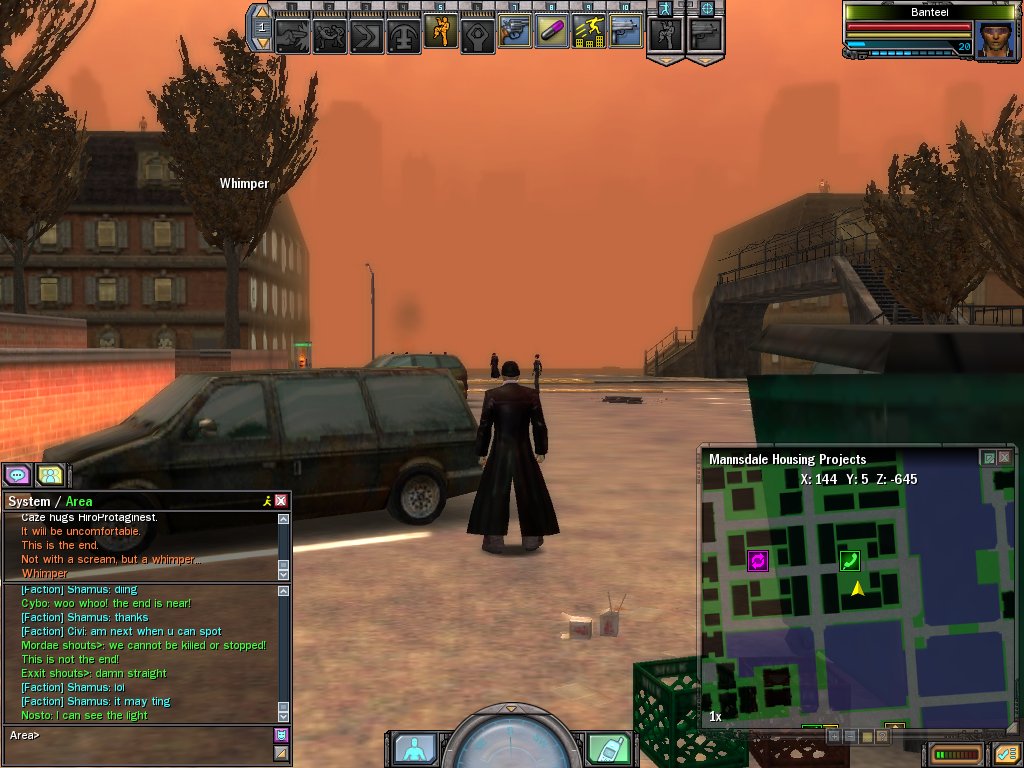Select the magenta swirl marker on map

click(x=757, y=561)
